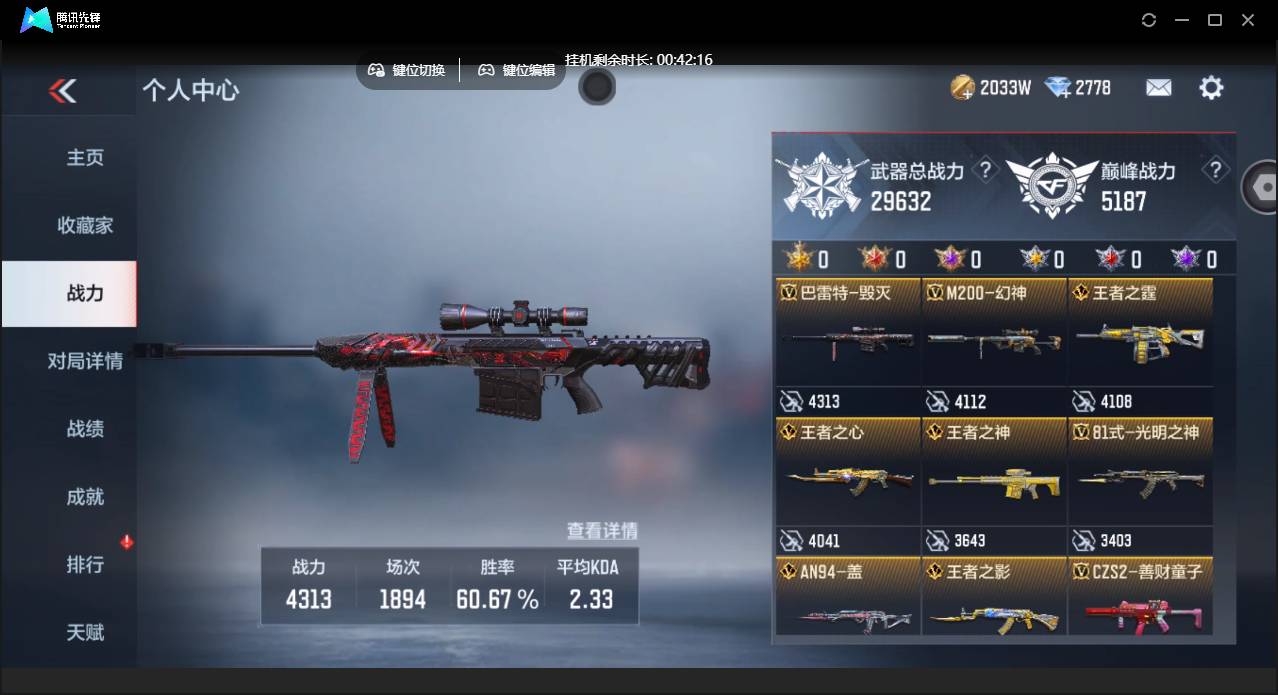
Task: Switch to the 排行 tab
Action: tap(85, 565)
